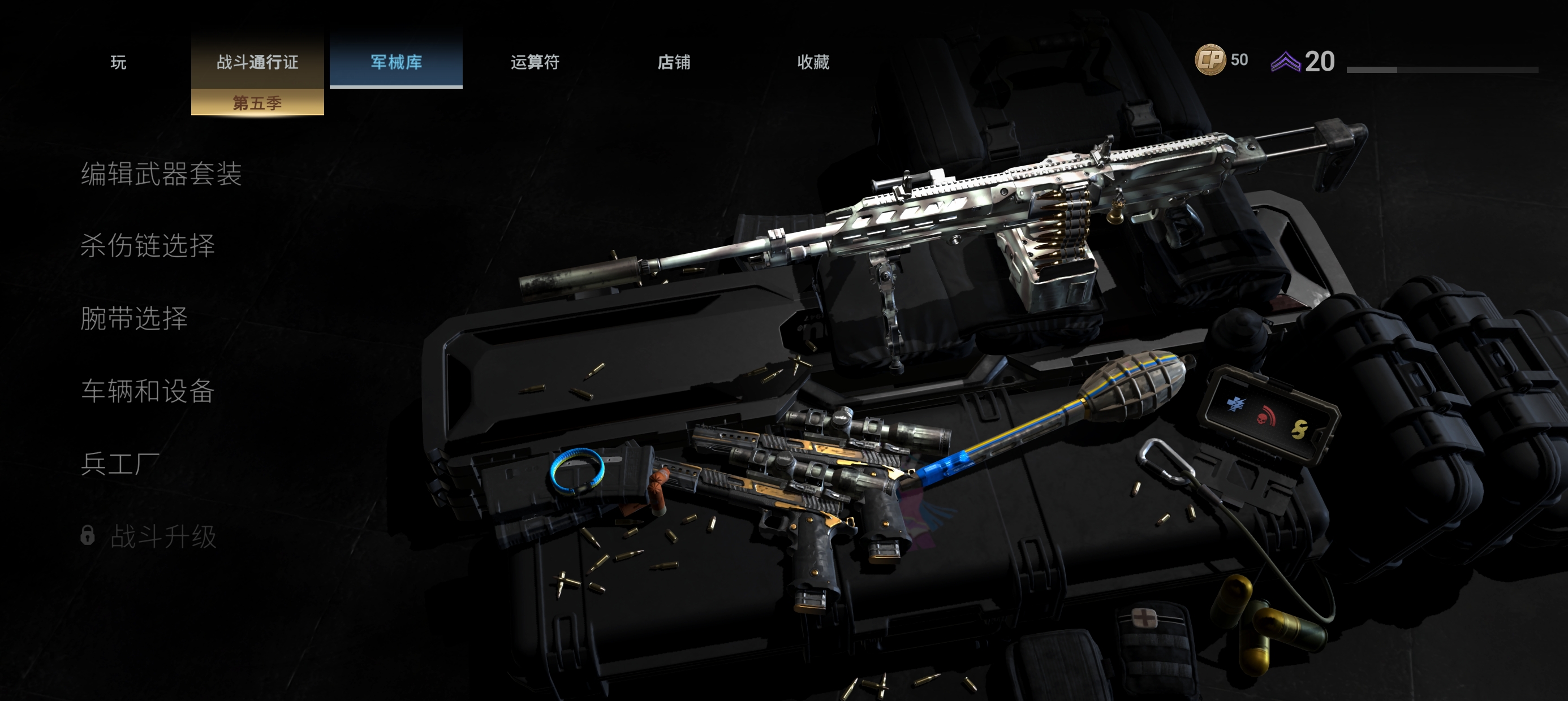Enter the 兵工厂 Gunsmith menu

click(x=120, y=463)
